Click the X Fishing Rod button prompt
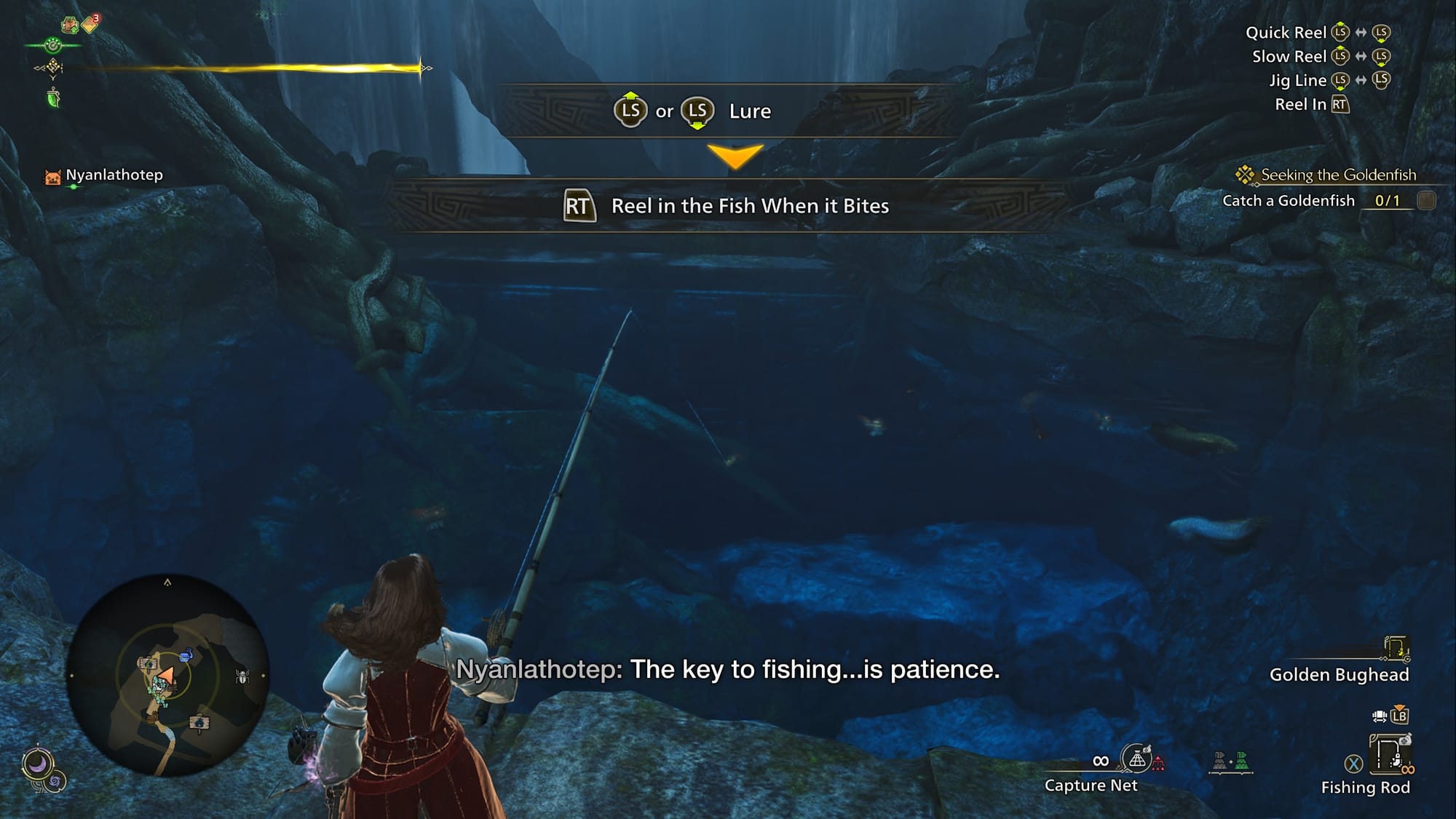Image resolution: width=1456 pixels, height=819 pixels. (x=1353, y=762)
